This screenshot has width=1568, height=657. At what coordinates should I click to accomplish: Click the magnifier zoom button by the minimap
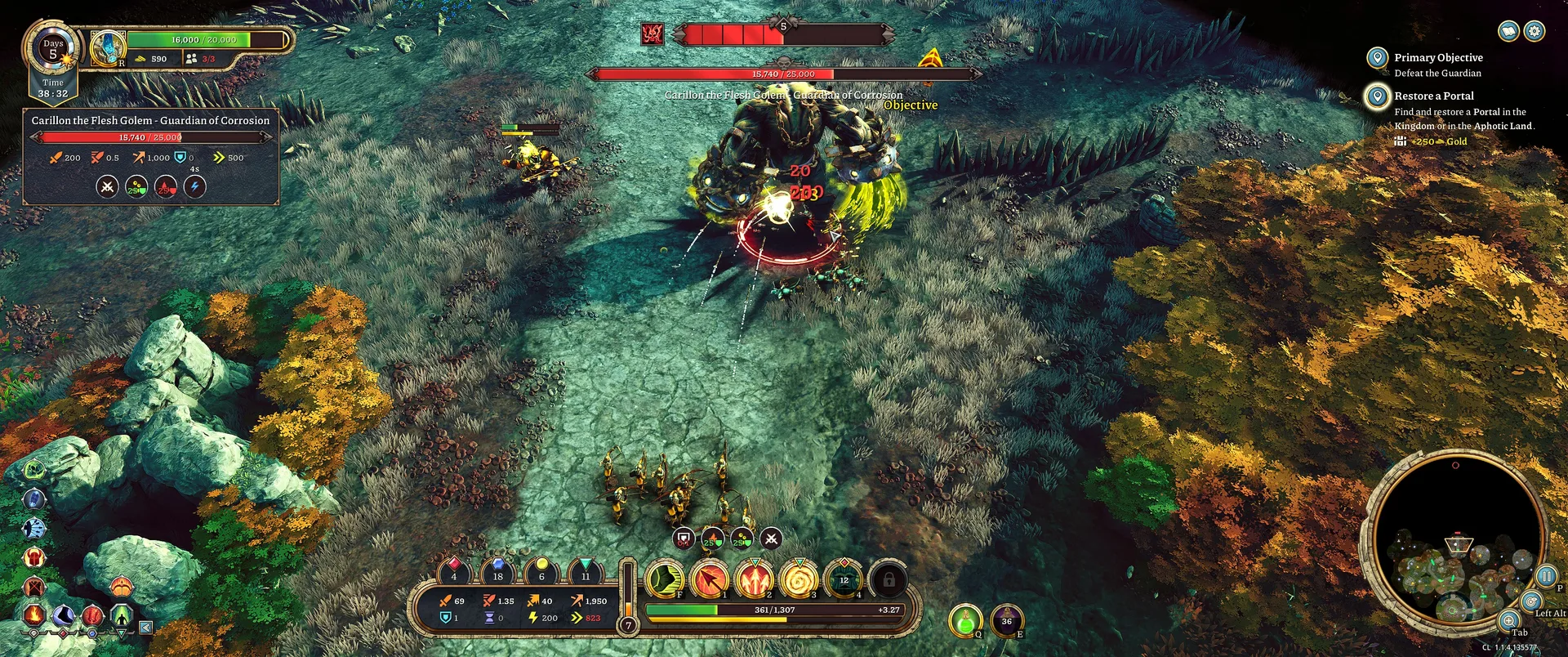click(1509, 621)
